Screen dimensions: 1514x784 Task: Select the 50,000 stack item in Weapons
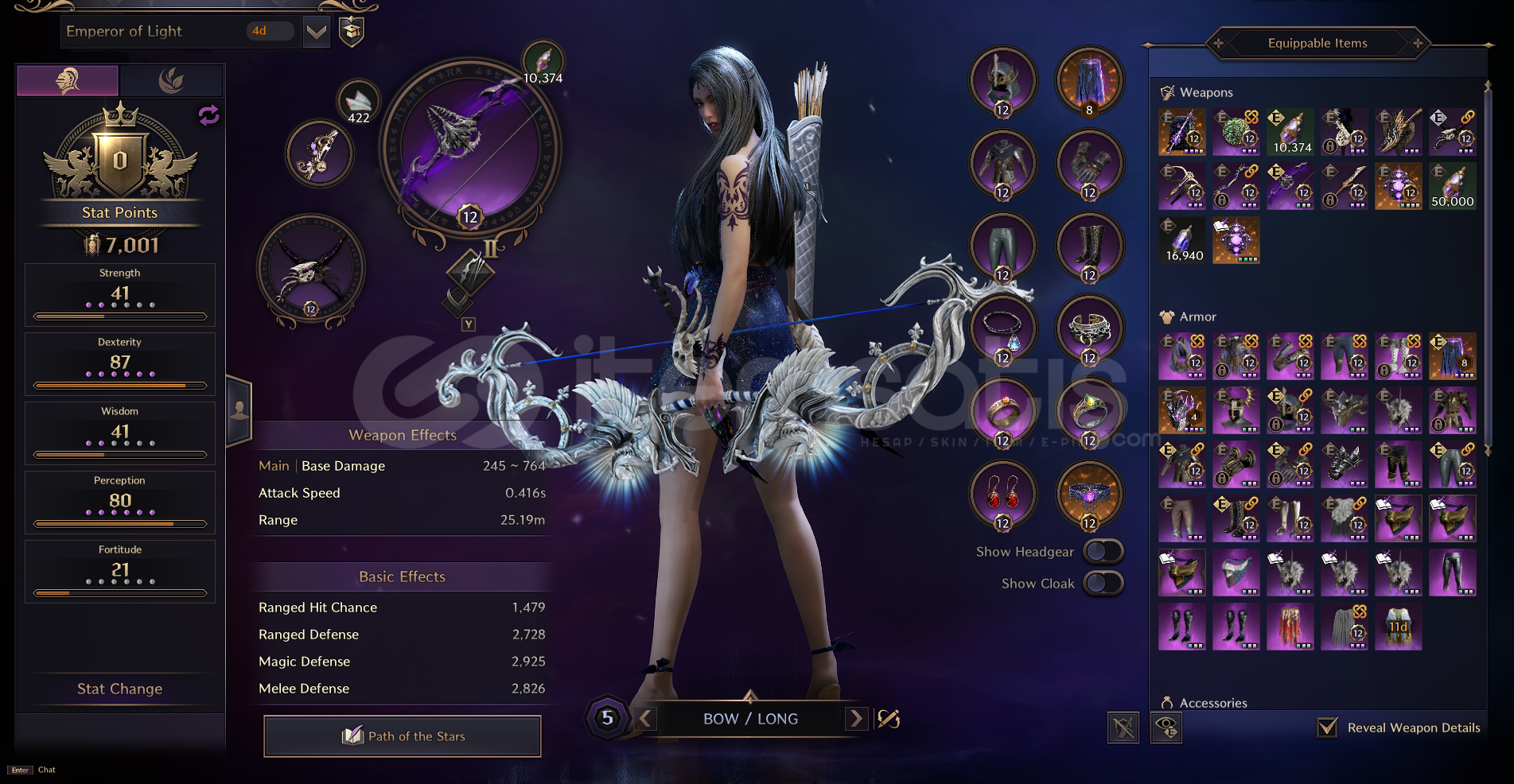click(1452, 186)
